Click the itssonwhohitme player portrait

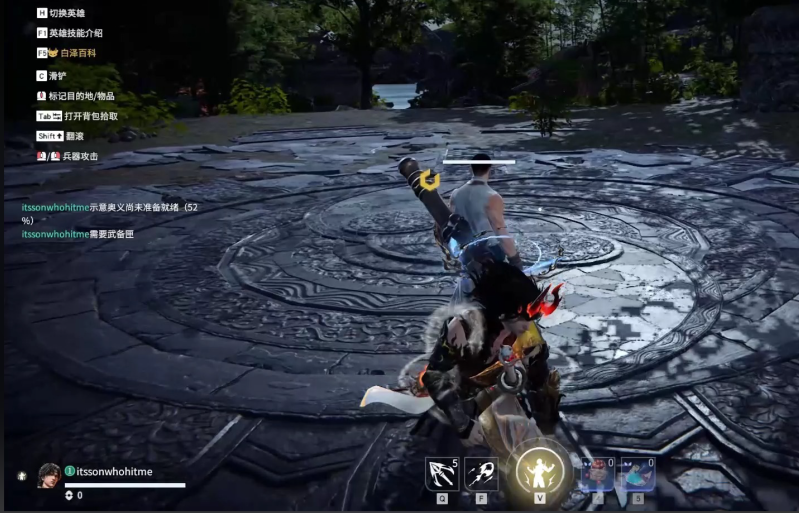point(49,476)
